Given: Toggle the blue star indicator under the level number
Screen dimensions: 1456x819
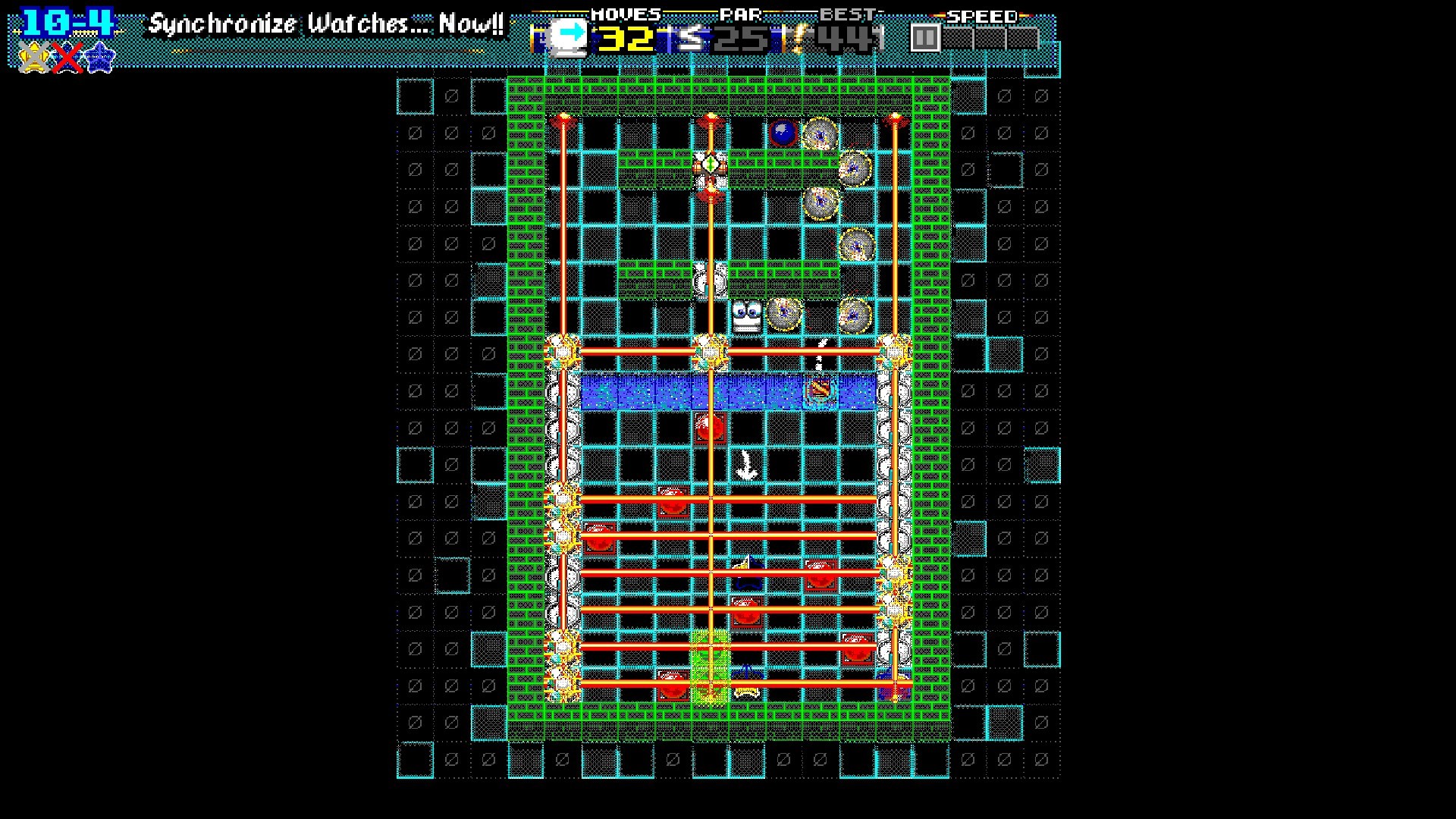Looking at the screenshot, I should 99,58.
